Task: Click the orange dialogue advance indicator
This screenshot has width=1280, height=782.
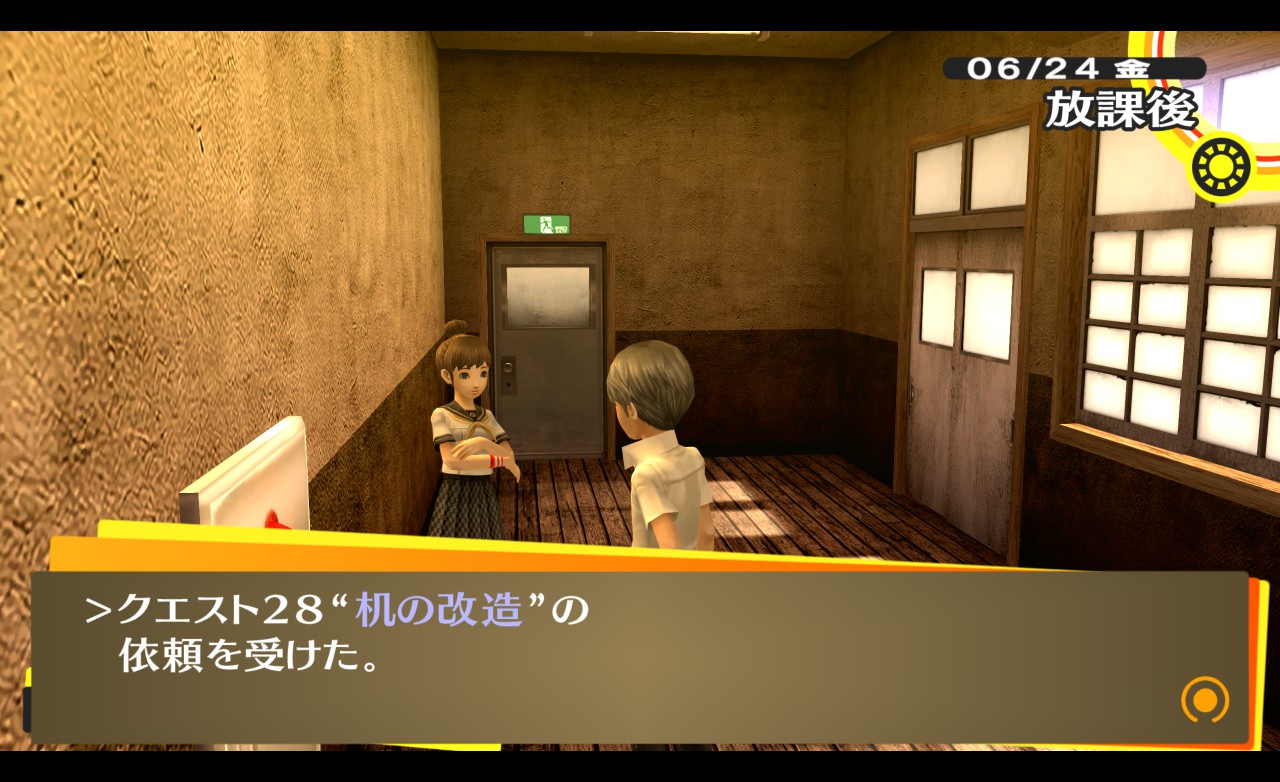Action: pyautogui.click(x=1204, y=699)
